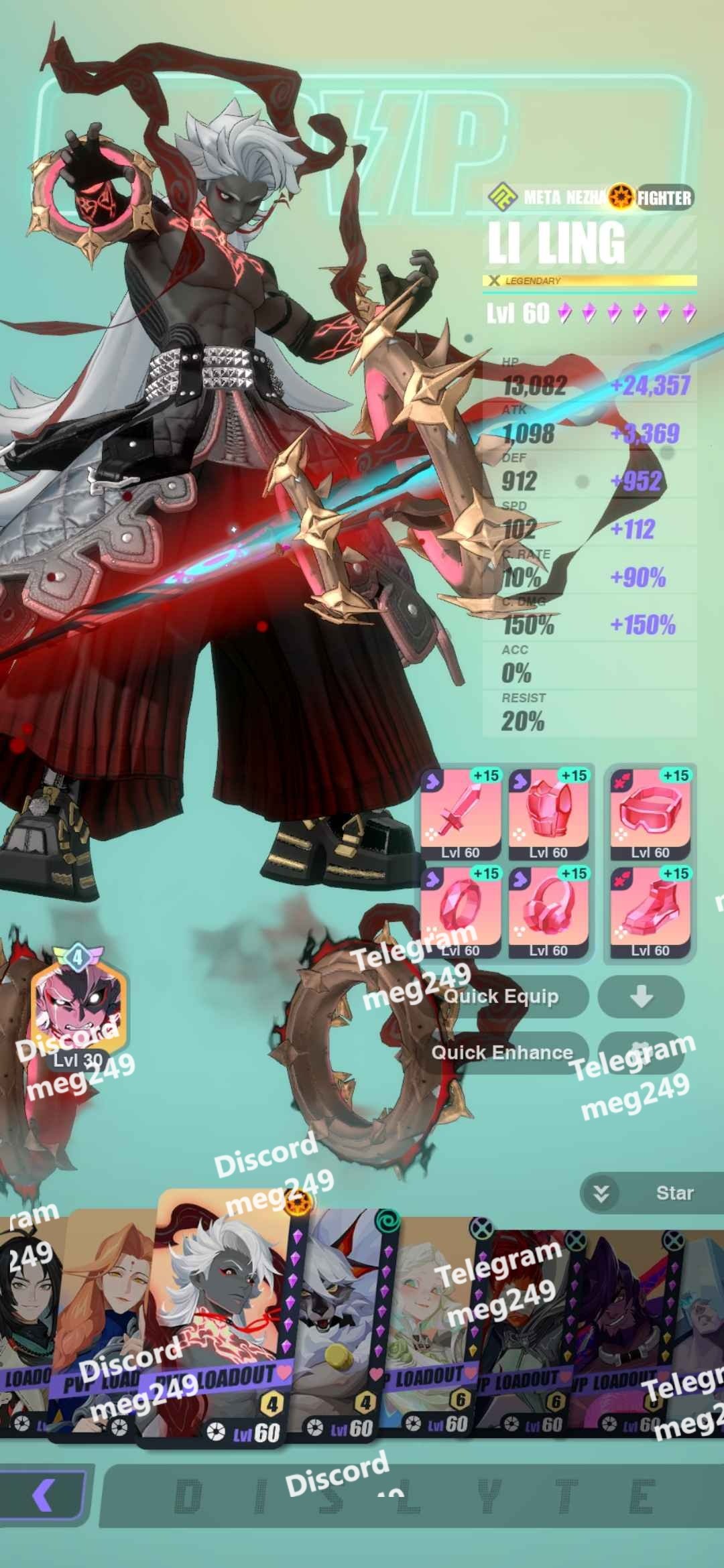The image size is (724, 1568).
Task: Select the red-haired hooded esper card
Action: 526,1333
